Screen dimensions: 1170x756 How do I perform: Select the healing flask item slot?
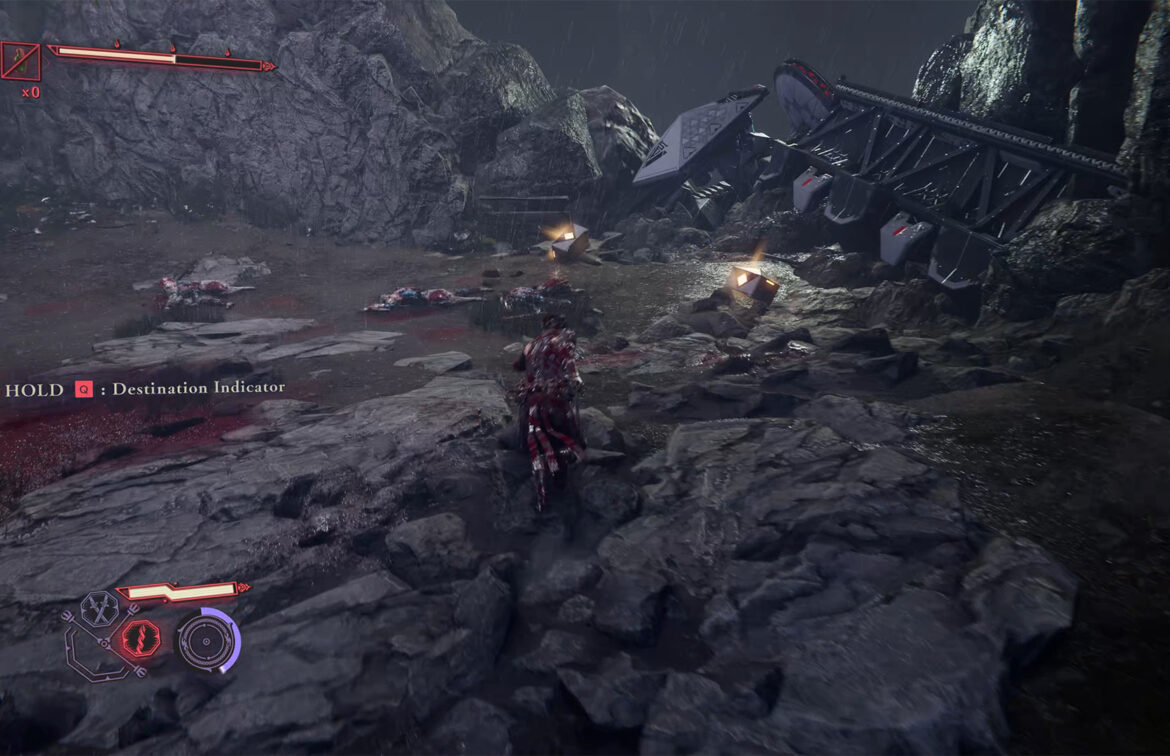tap(20, 62)
